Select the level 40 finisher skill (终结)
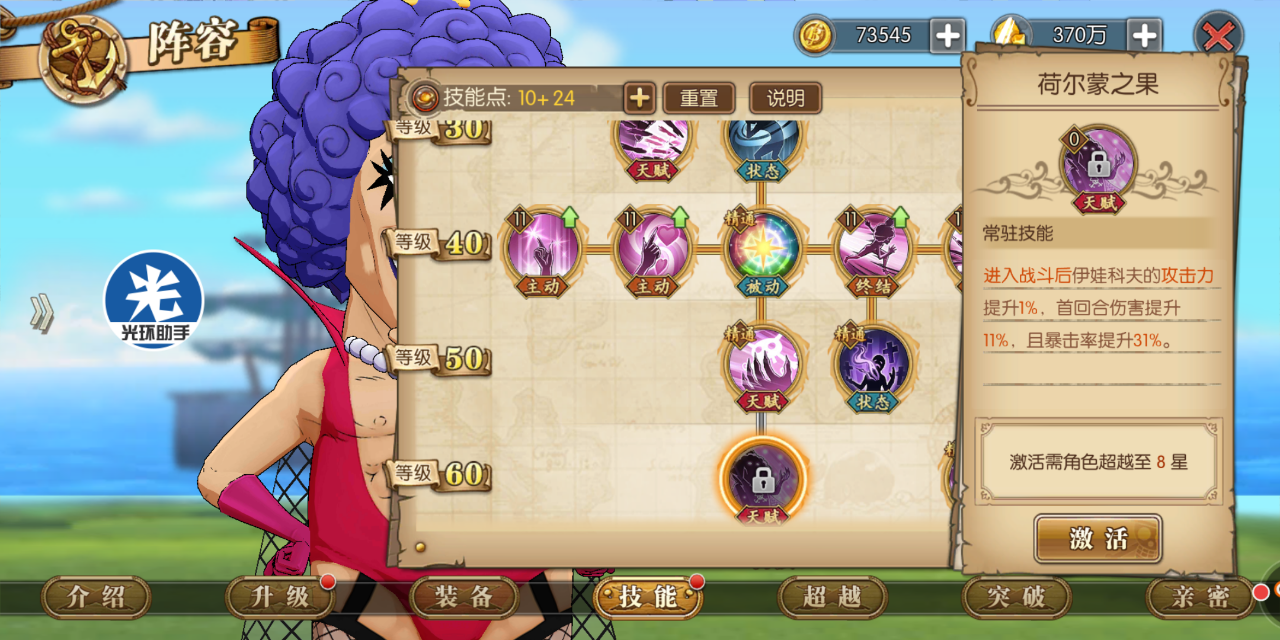Viewport: 1280px width, 640px height. 873,247
